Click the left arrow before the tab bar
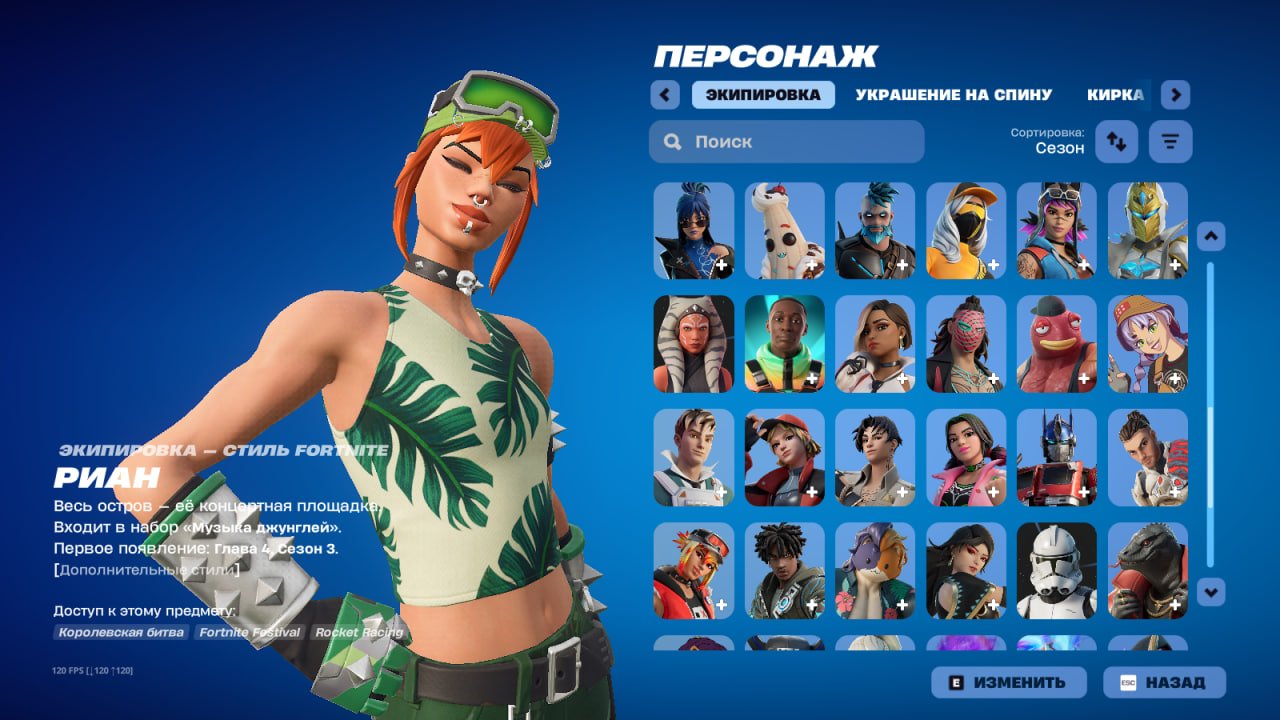This screenshot has height=720, width=1280. [664, 94]
